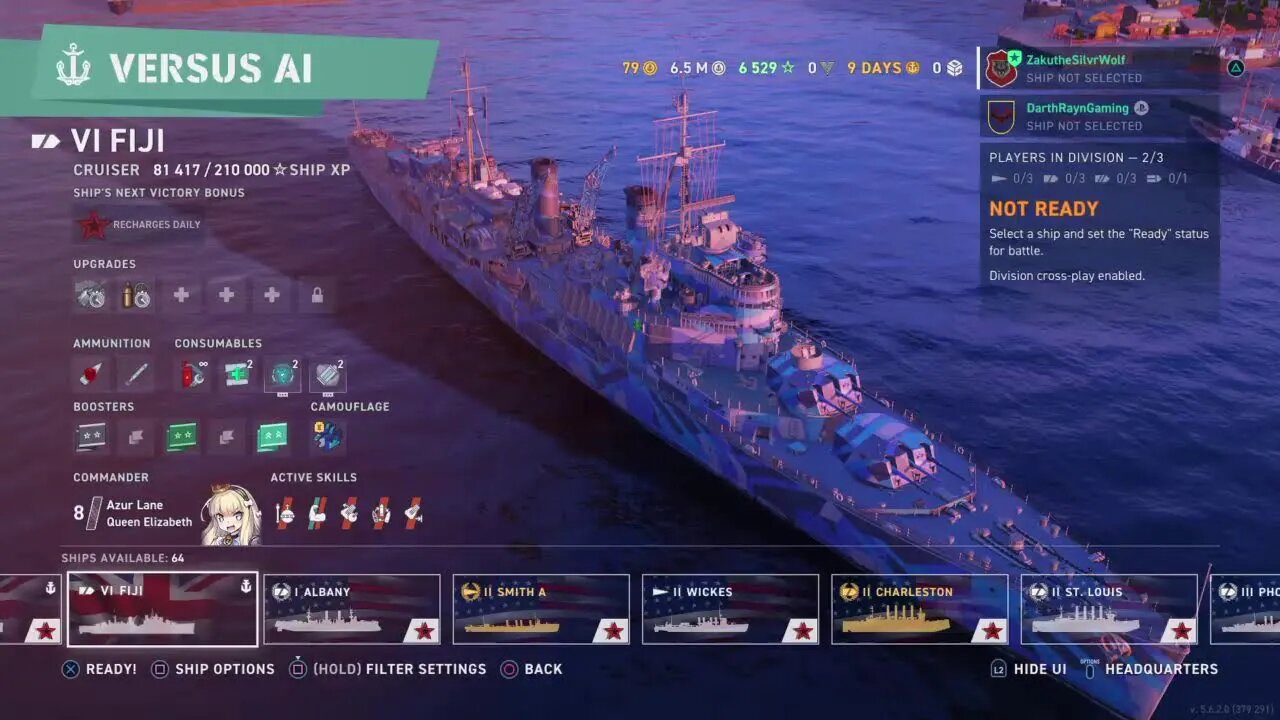This screenshot has width=1280, height=720.
Task: Select the Fiji ship card in carousel
Action: pos(162,608)
